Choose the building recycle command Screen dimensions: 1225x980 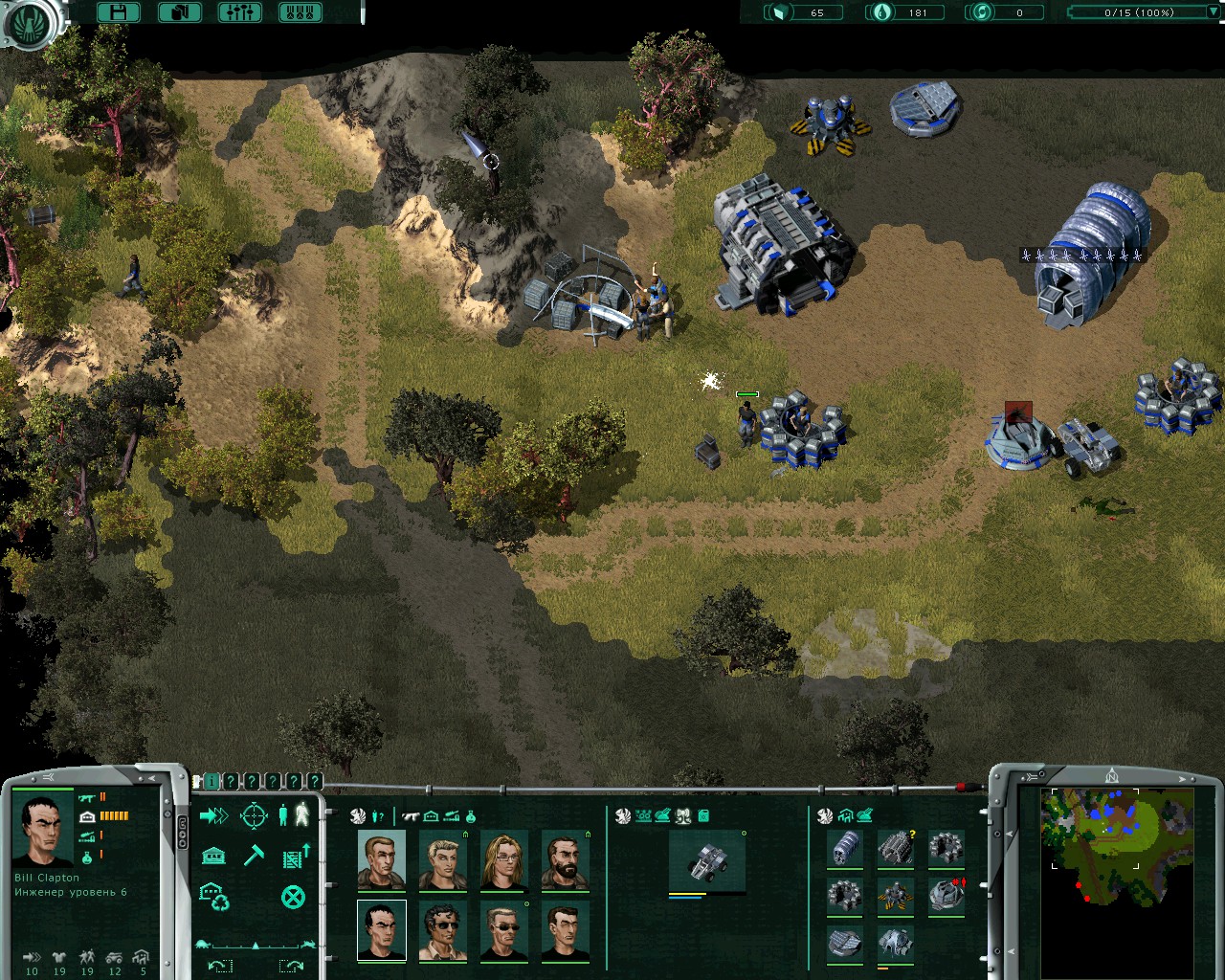[x=213, y=897]
